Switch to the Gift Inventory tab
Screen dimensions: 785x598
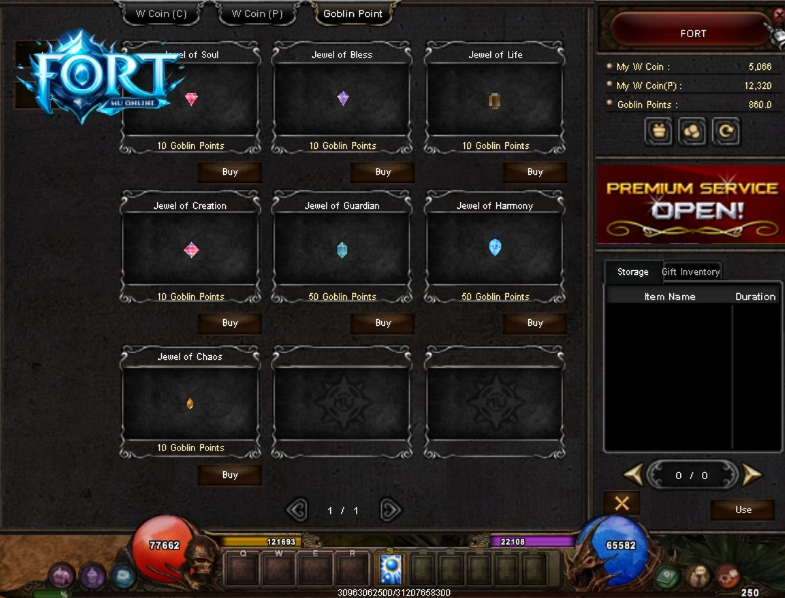point(690,272)
